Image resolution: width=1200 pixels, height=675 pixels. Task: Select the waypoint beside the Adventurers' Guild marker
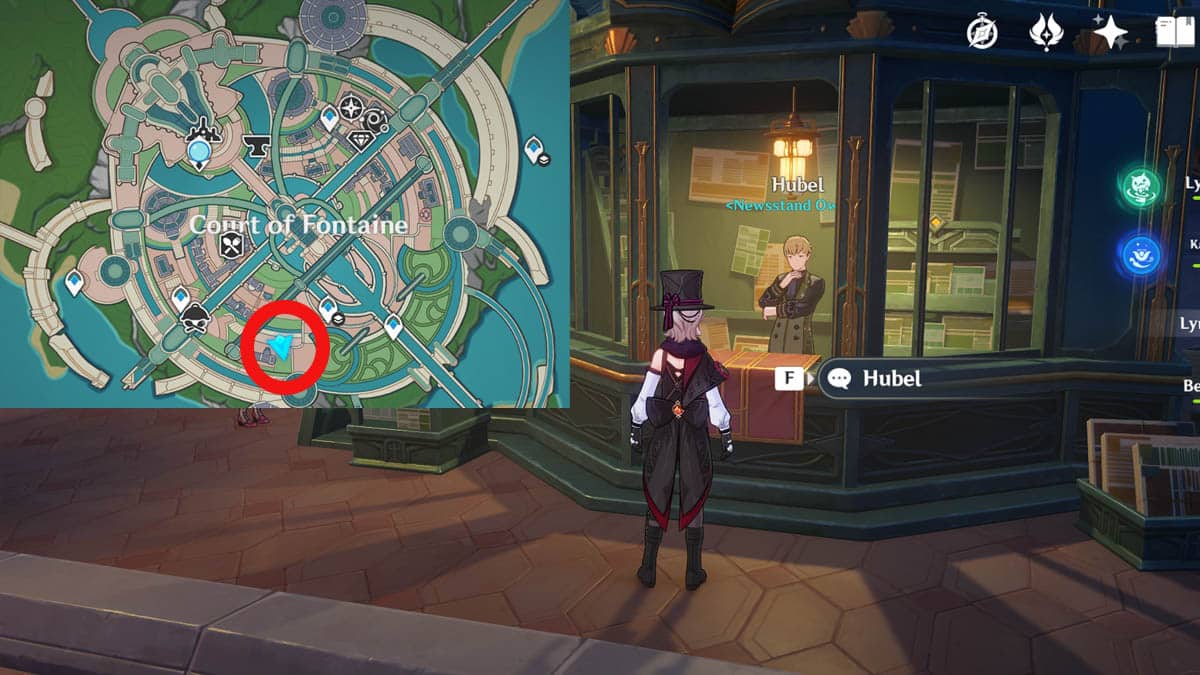pyautogui.click(x=329, y=120)
